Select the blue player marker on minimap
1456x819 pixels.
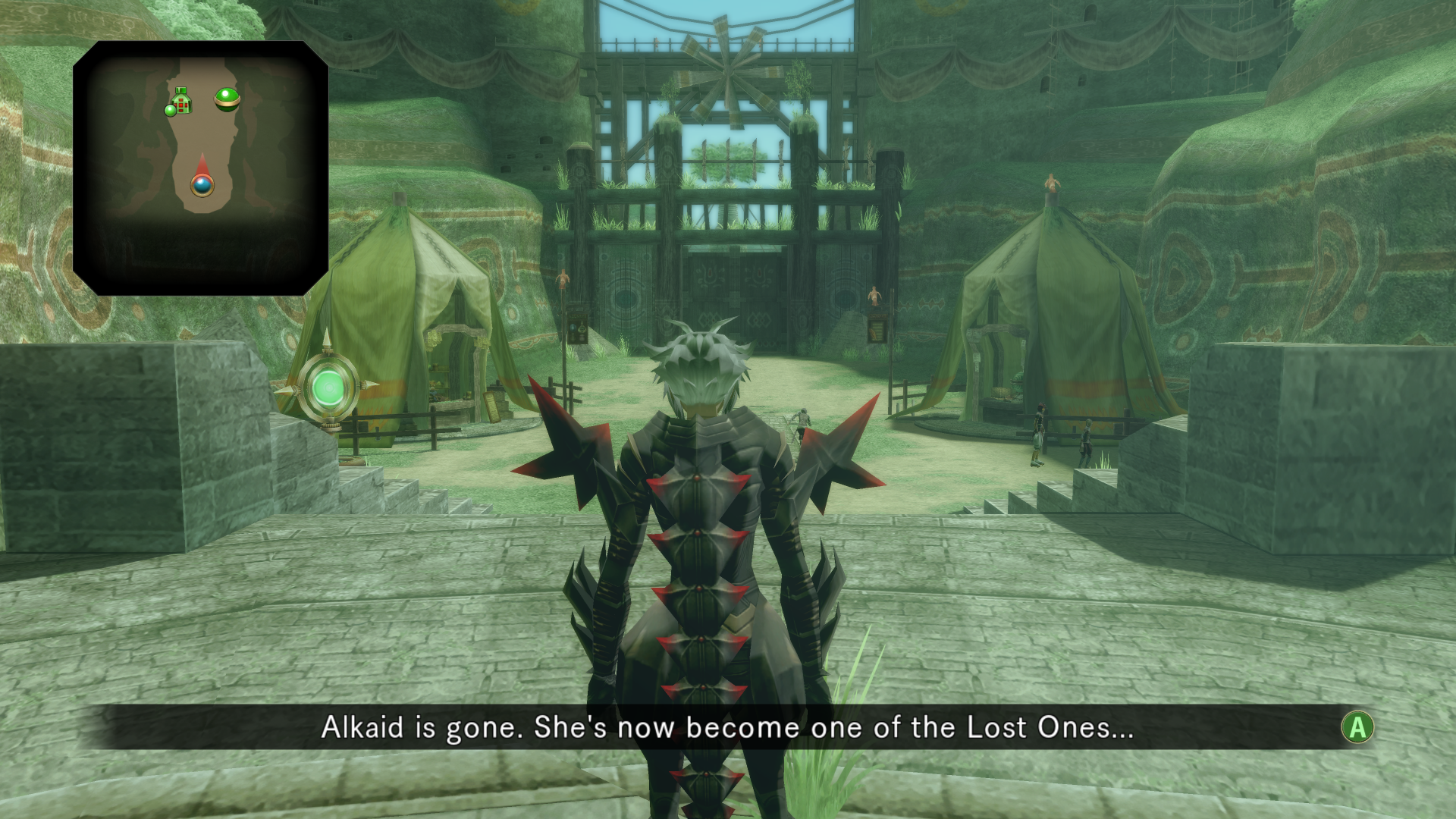click(x=202, y=184)
